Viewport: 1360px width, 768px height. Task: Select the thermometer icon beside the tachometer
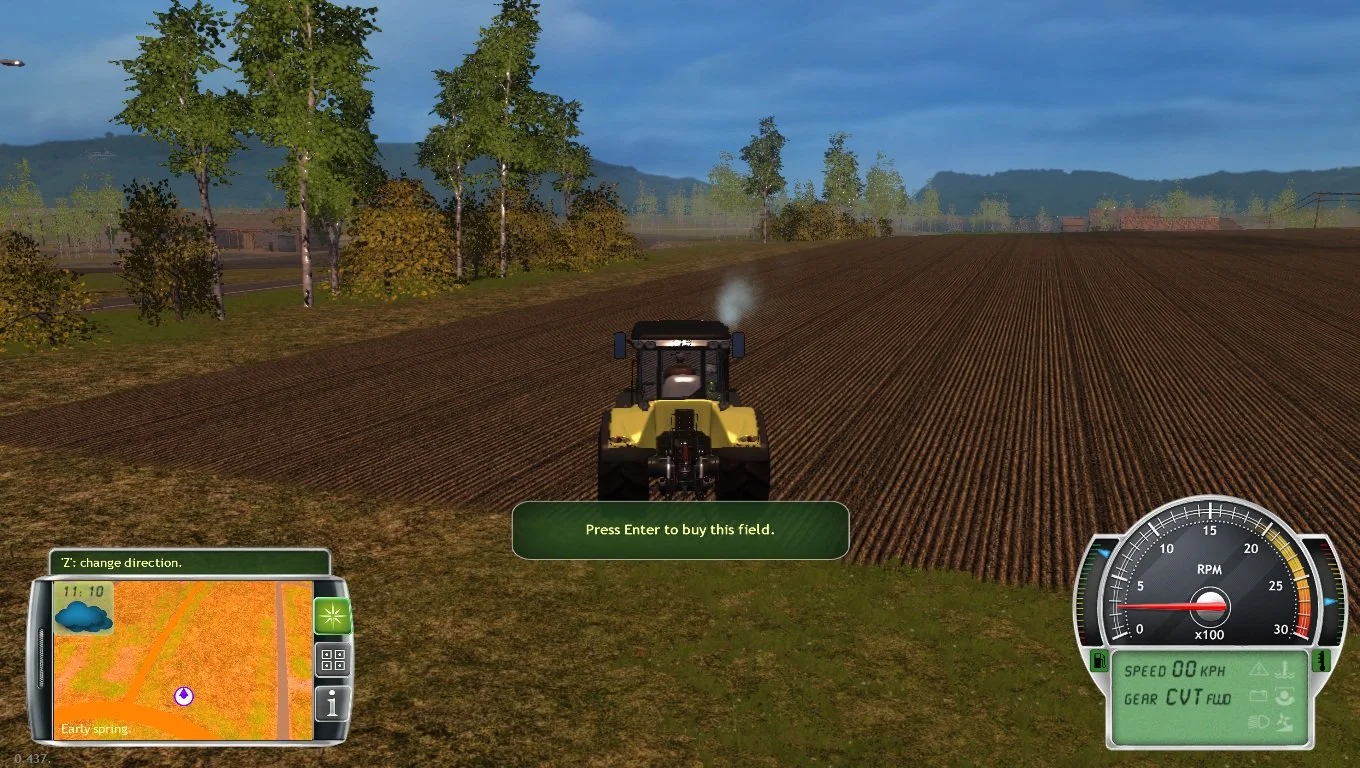pos(1321,660)
